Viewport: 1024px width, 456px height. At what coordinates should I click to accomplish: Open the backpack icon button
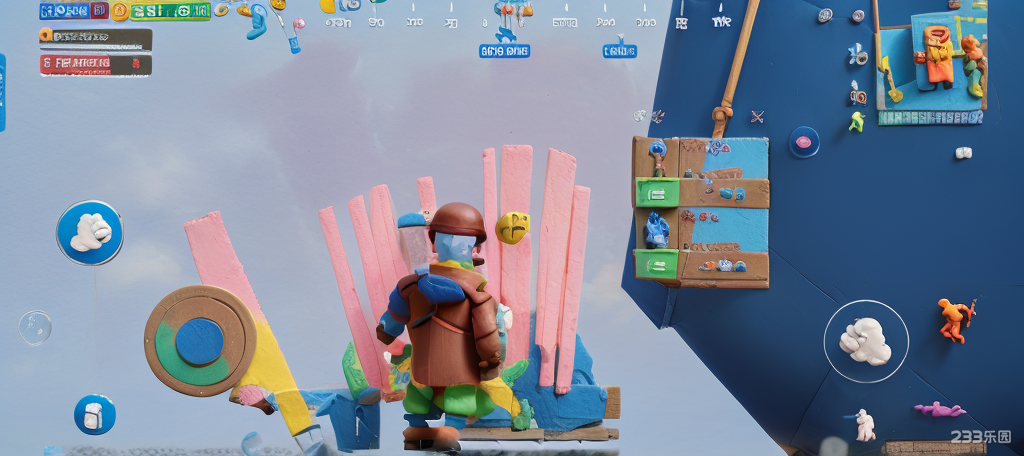point(95,414)
